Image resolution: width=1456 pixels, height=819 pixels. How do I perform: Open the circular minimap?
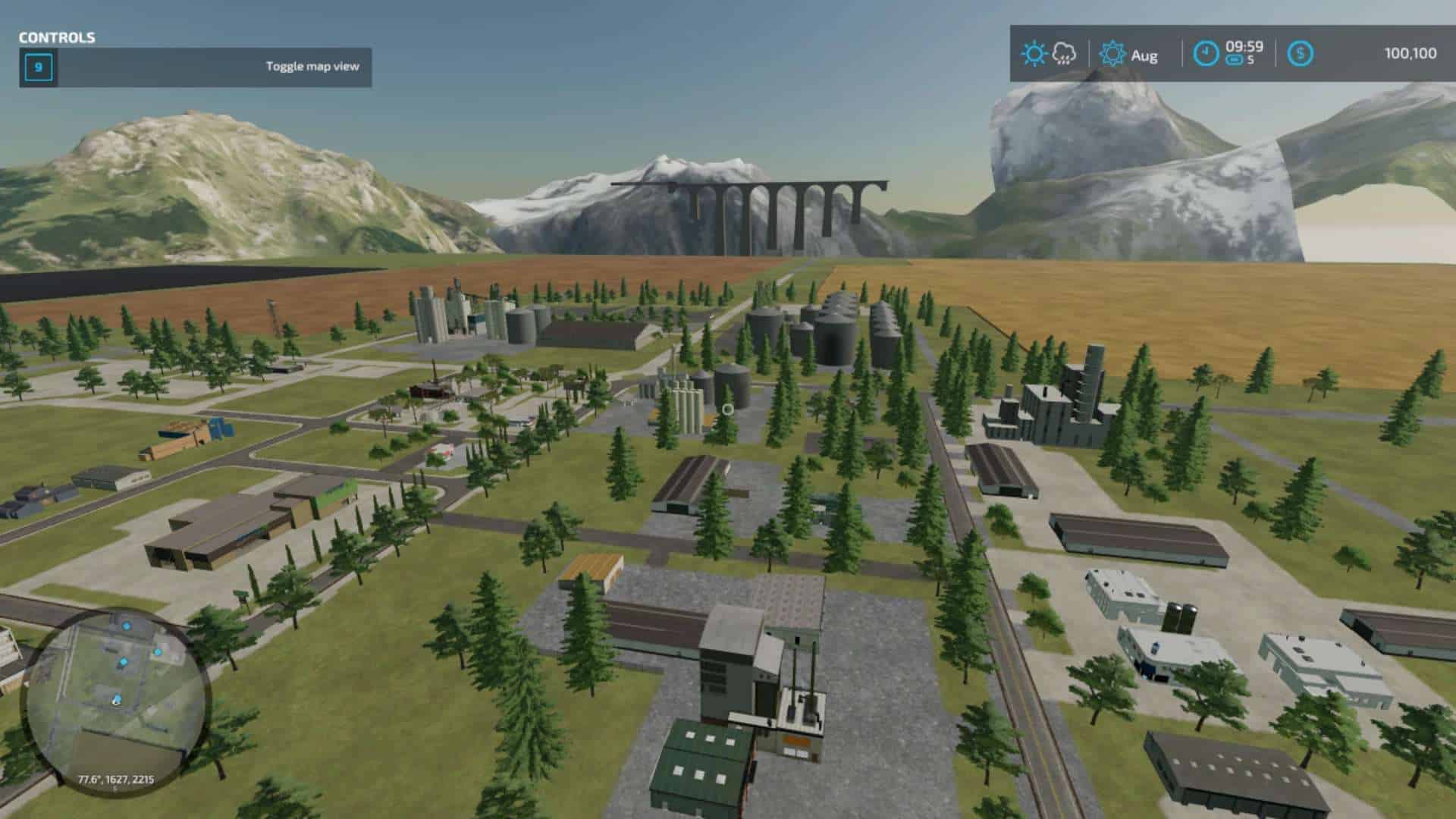(x=115, y=701)
